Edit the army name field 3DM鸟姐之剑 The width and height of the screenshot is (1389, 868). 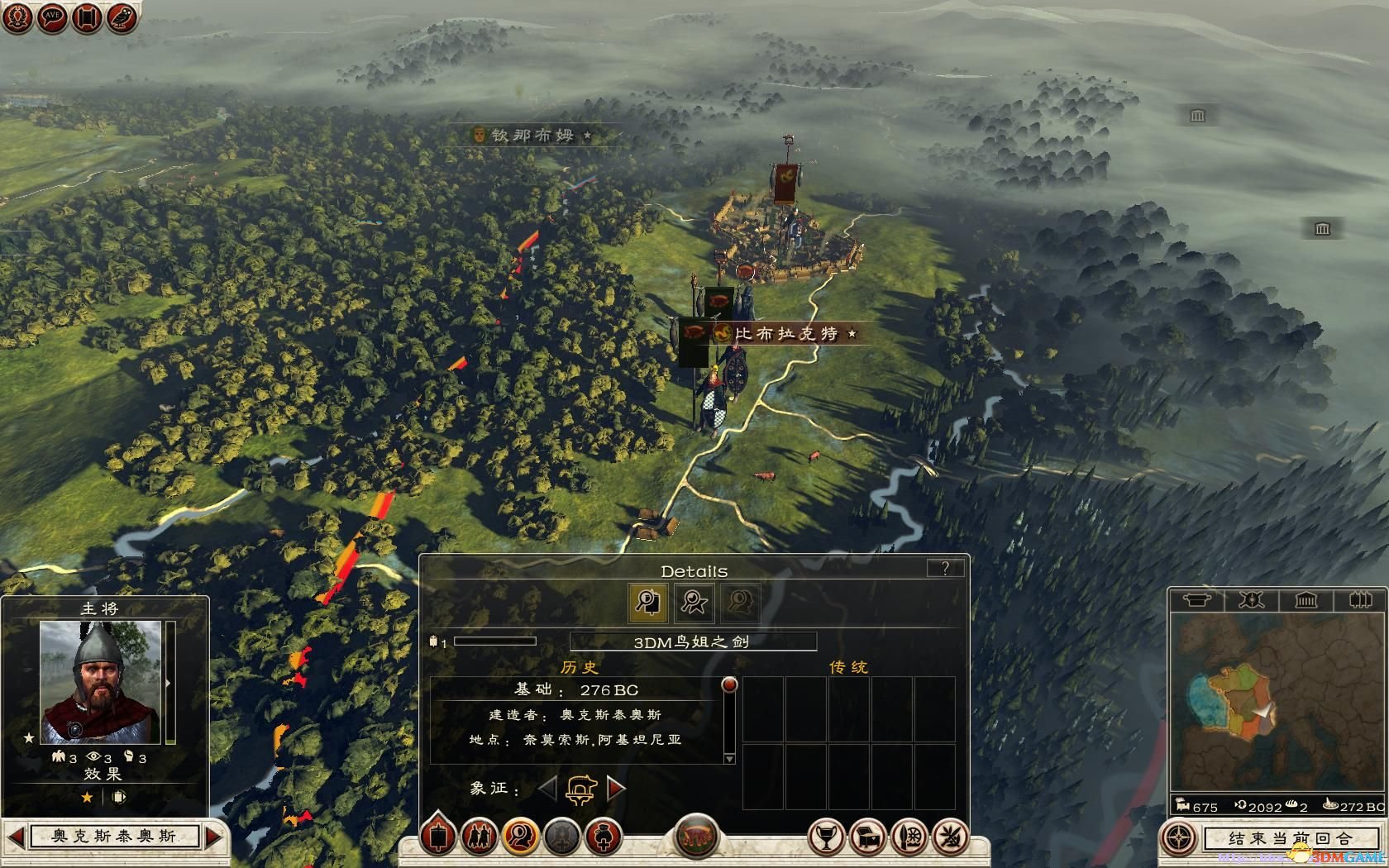point(693,641)
